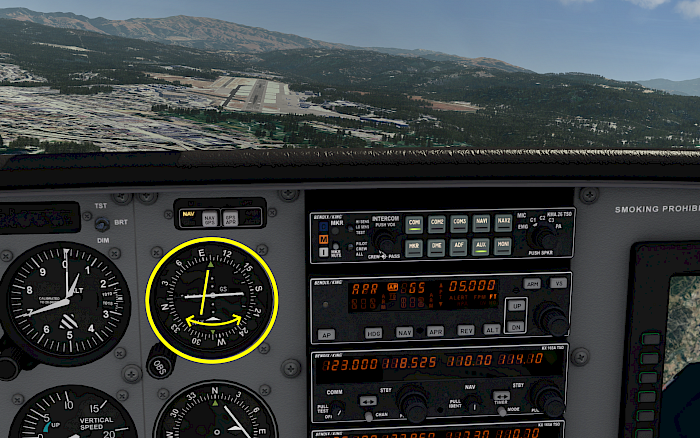Toggle the AUX audio button
This screenshot has width=700, height=438.
point(481,246)
